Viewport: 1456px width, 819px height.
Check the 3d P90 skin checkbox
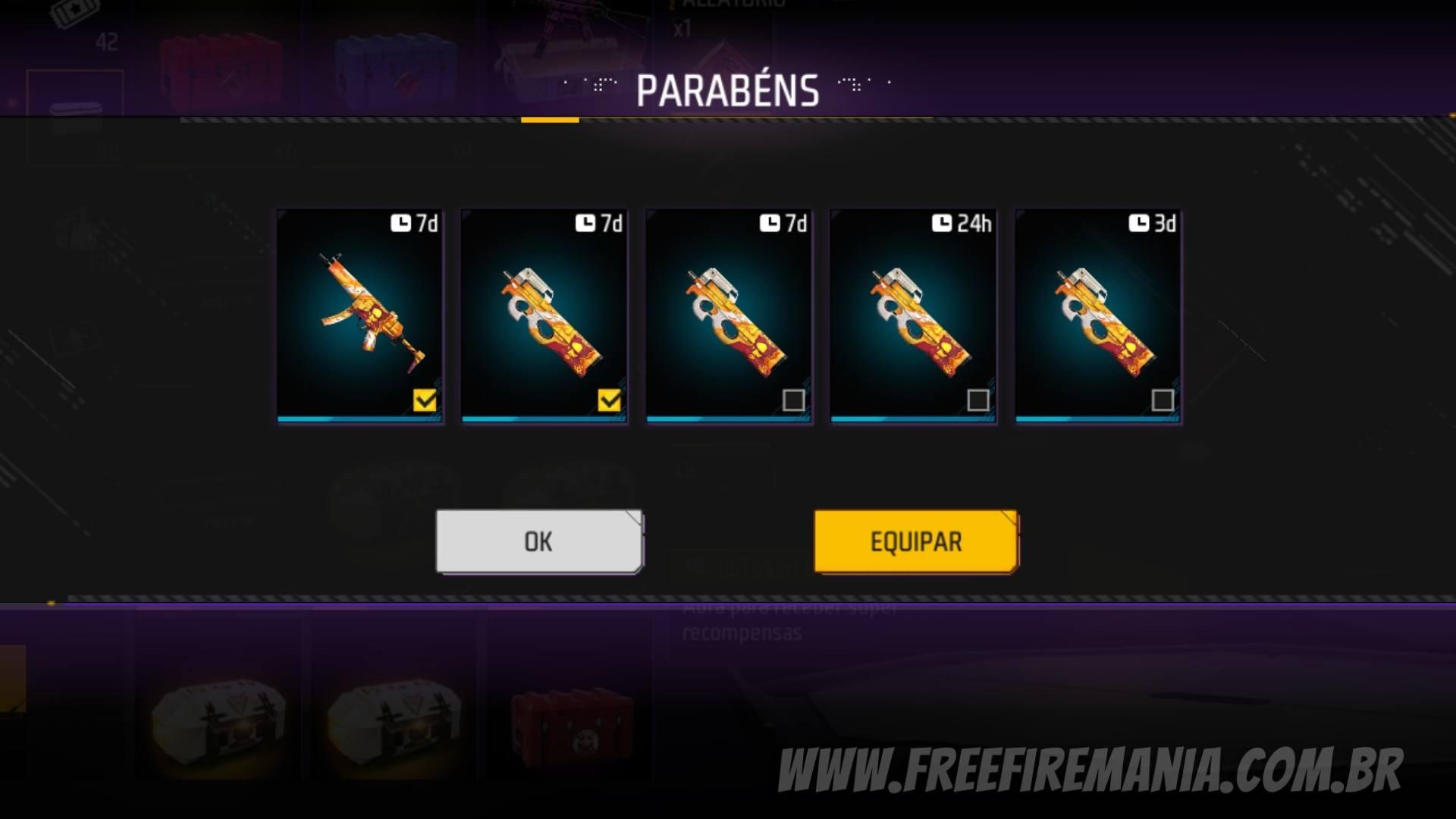tap(1164, 400)
